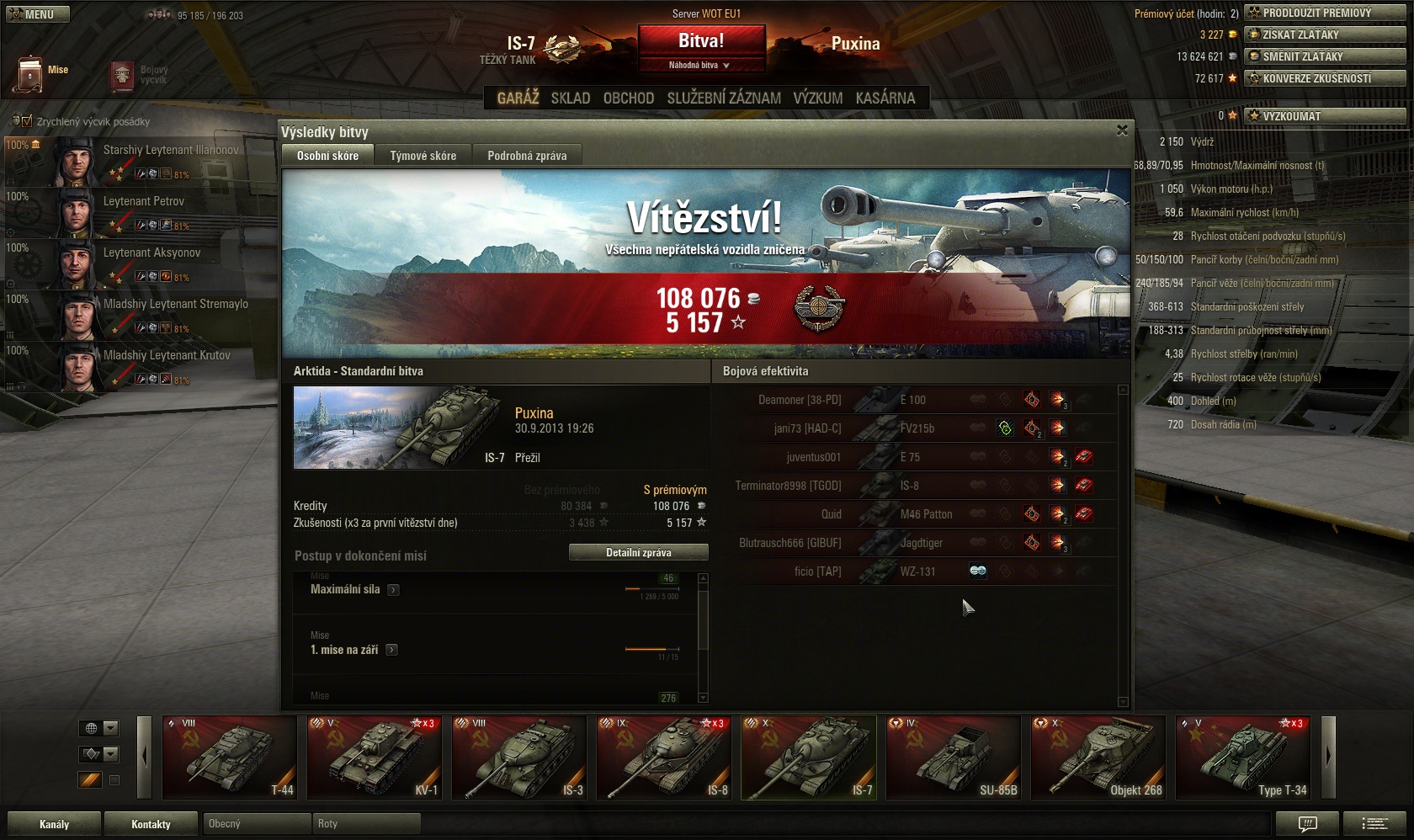Start battle with the Bitva! button

pyautogui.click(x=701, y=40)
